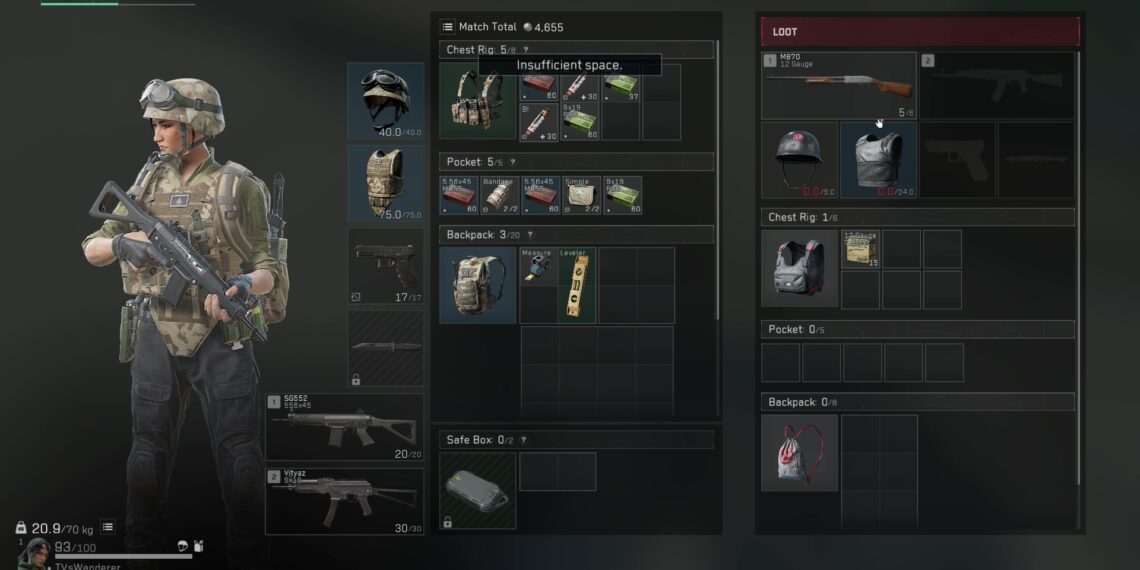Select the loot's grey chest rig

(x=799, y=267)
